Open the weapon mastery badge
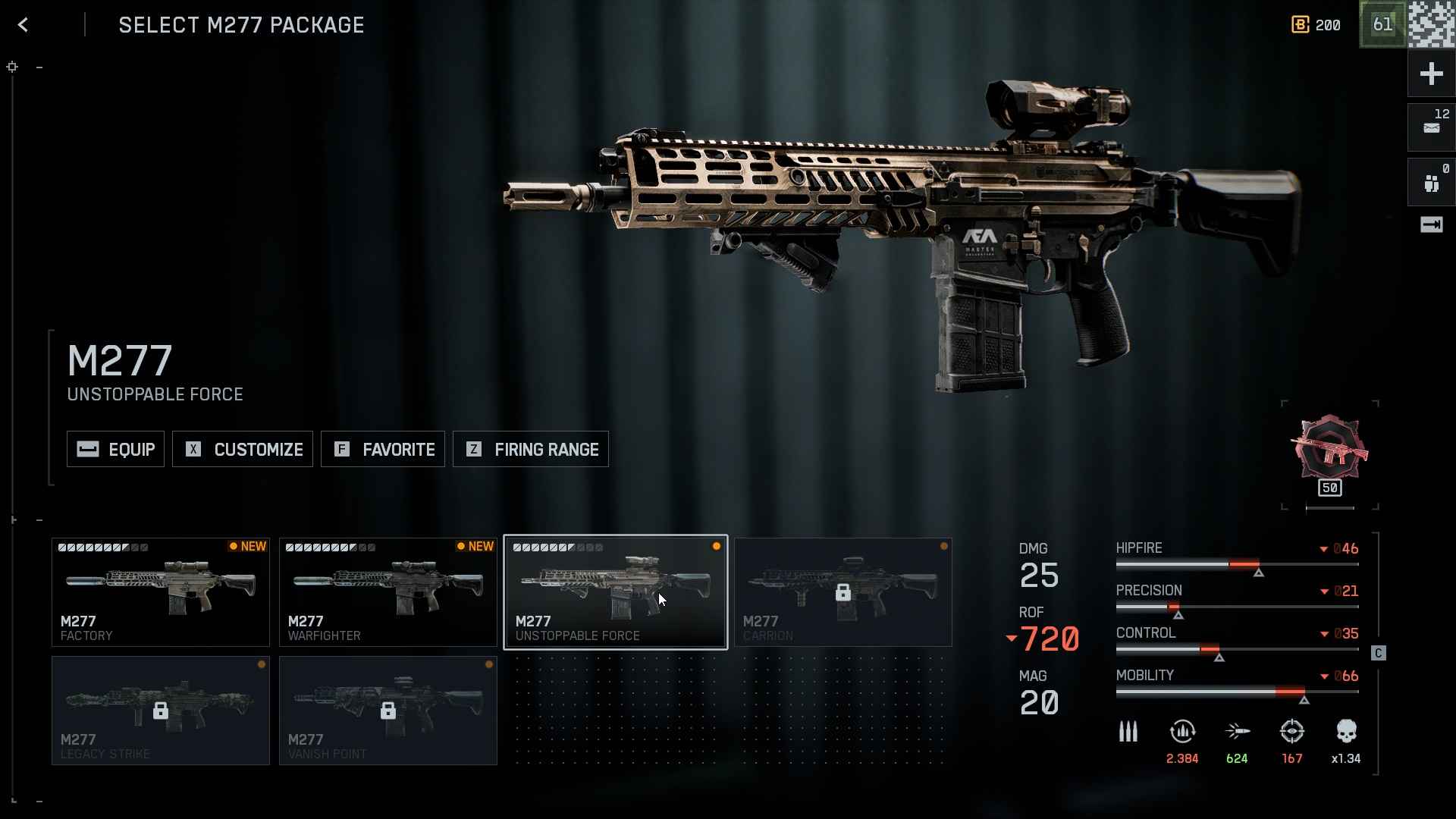 [1330, 453]
